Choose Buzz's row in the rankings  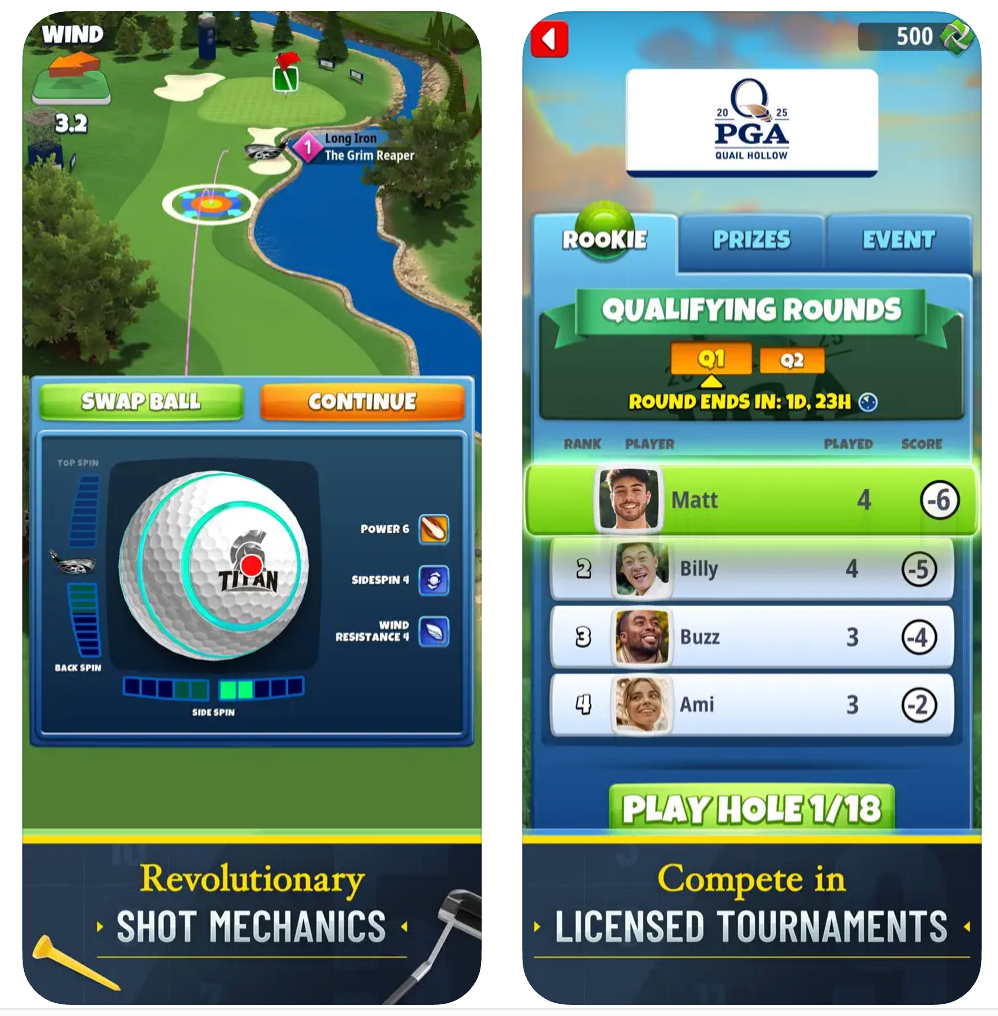tap(751, 637)
